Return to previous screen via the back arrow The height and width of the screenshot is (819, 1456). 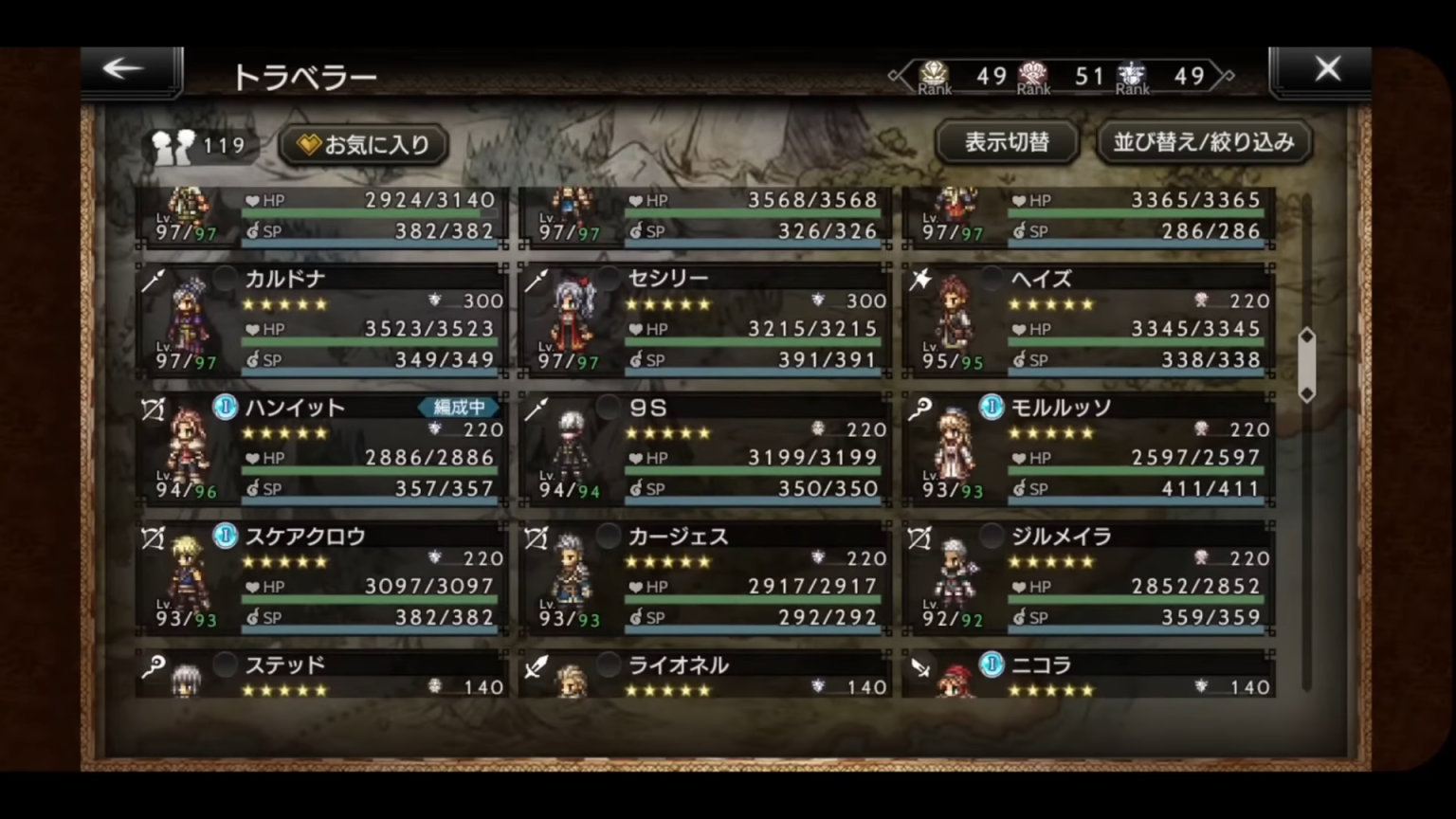pyautogui.click(x=122, y=68)
